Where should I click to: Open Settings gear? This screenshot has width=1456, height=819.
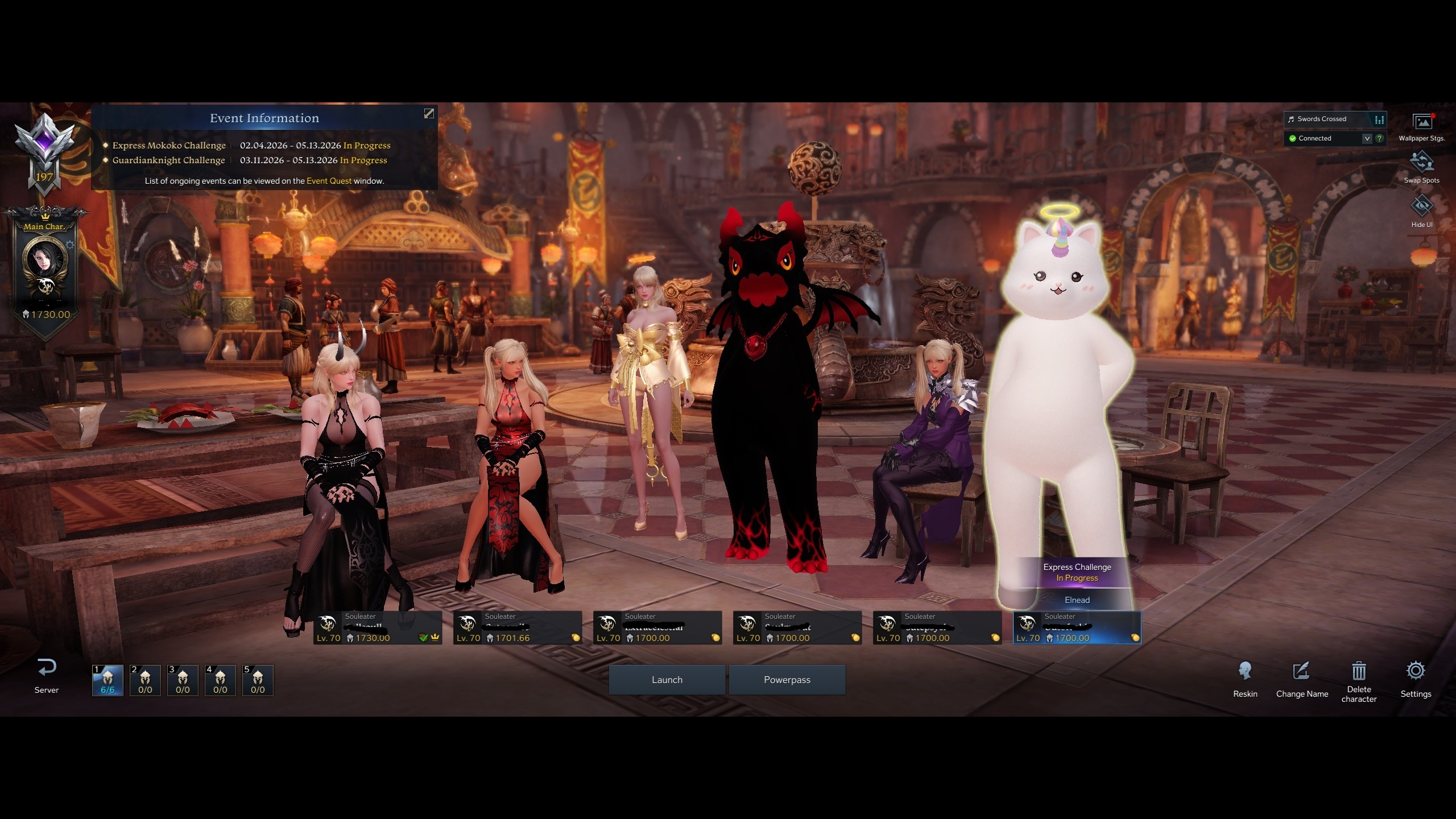1416,679
